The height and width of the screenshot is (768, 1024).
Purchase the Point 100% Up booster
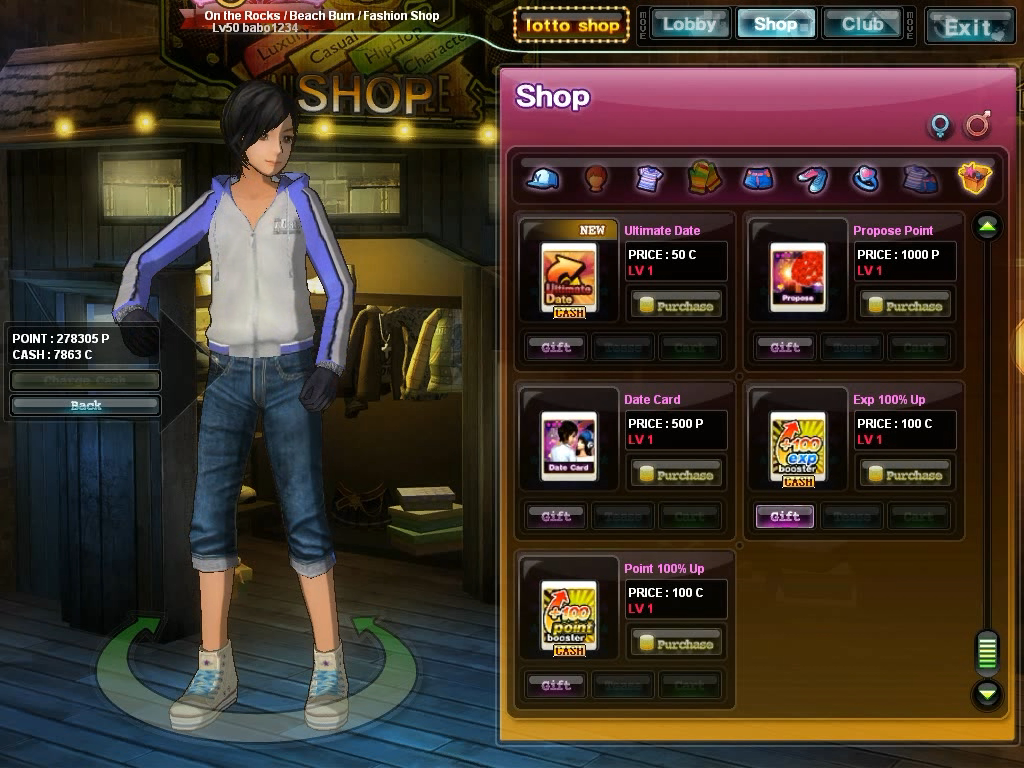click(x=676, y=643)
